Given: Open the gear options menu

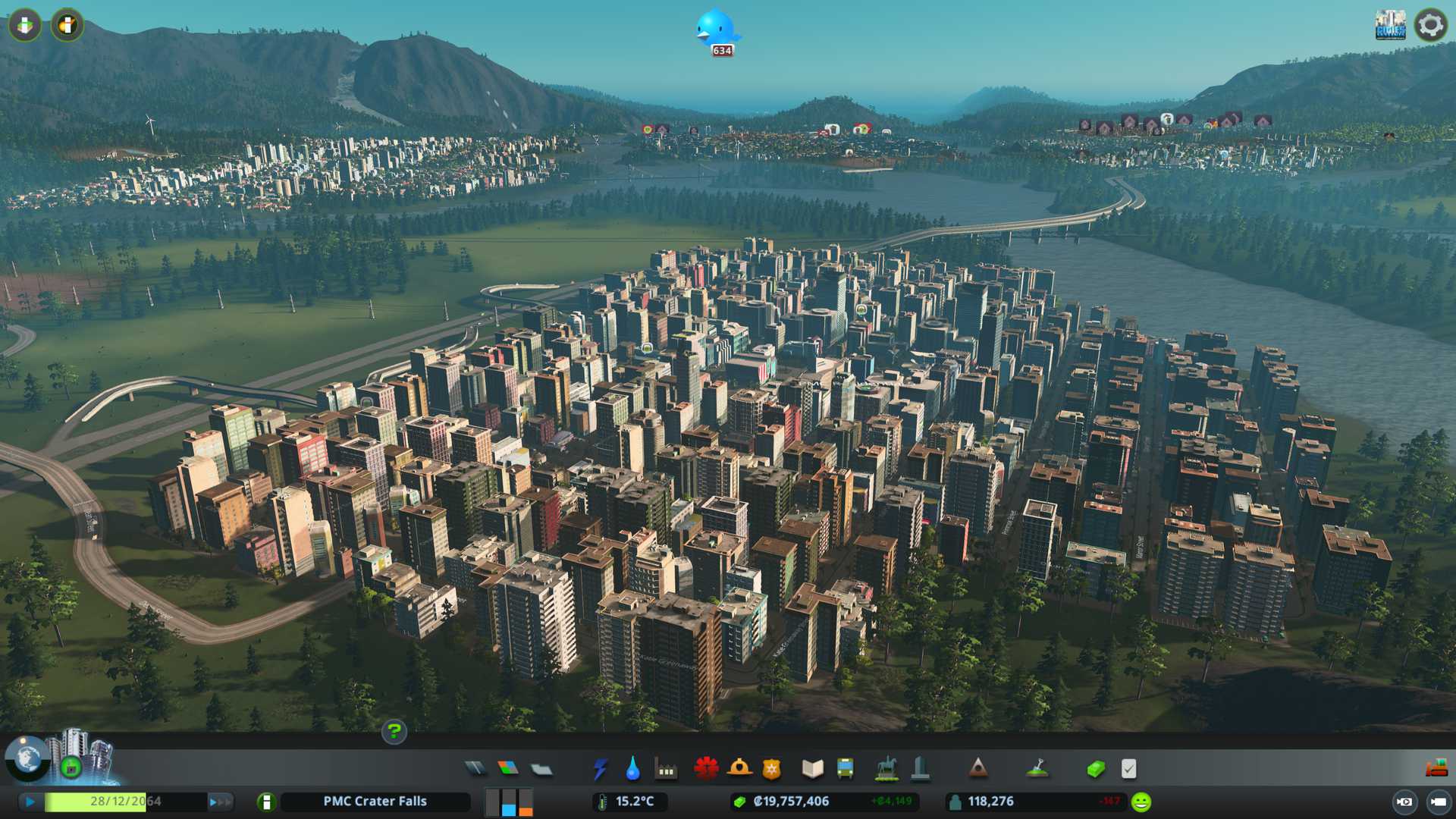Looking at the screenshot, I should (x=1431, y=25).
